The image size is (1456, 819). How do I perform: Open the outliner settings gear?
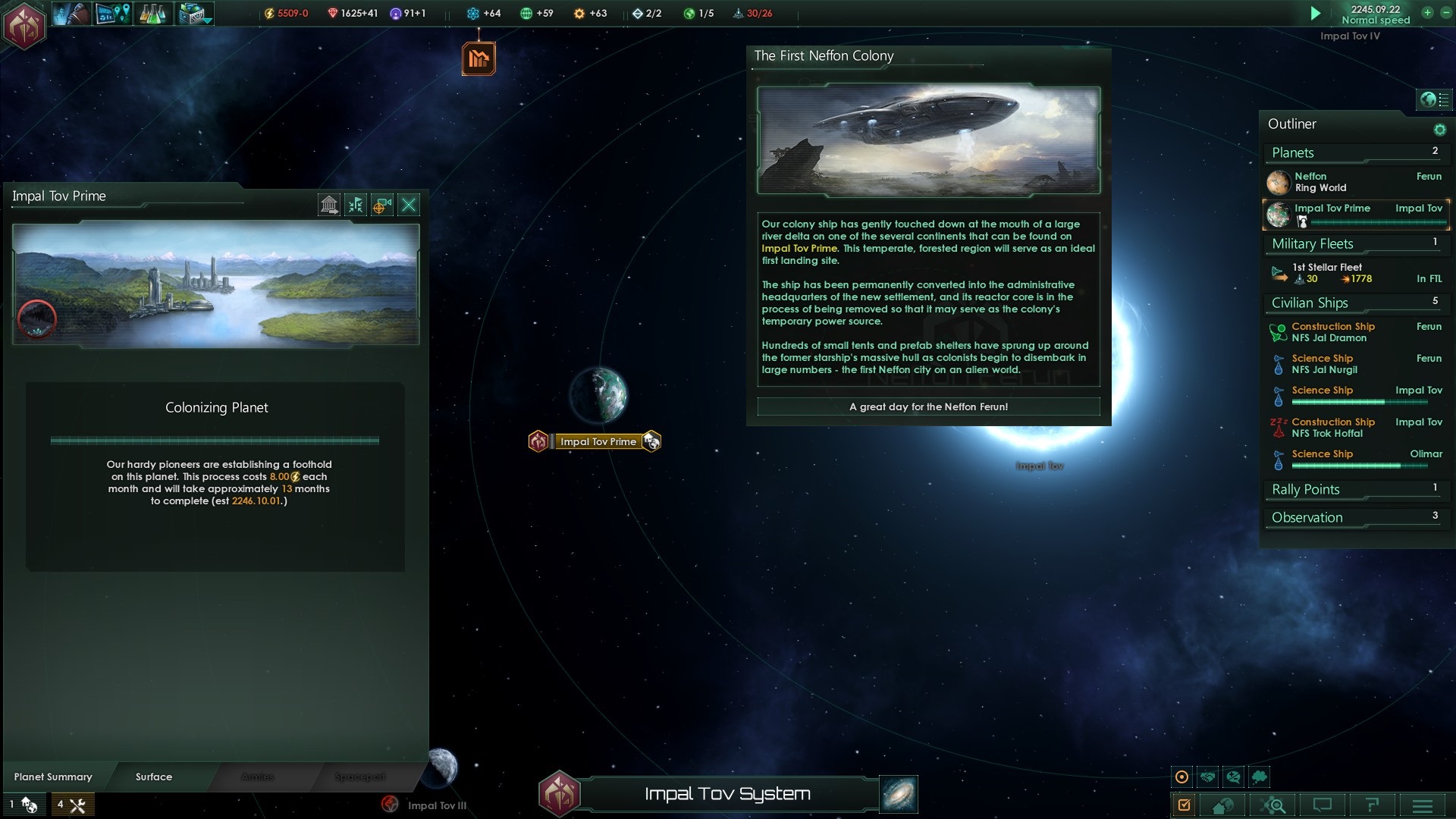tap(1439, 130)
